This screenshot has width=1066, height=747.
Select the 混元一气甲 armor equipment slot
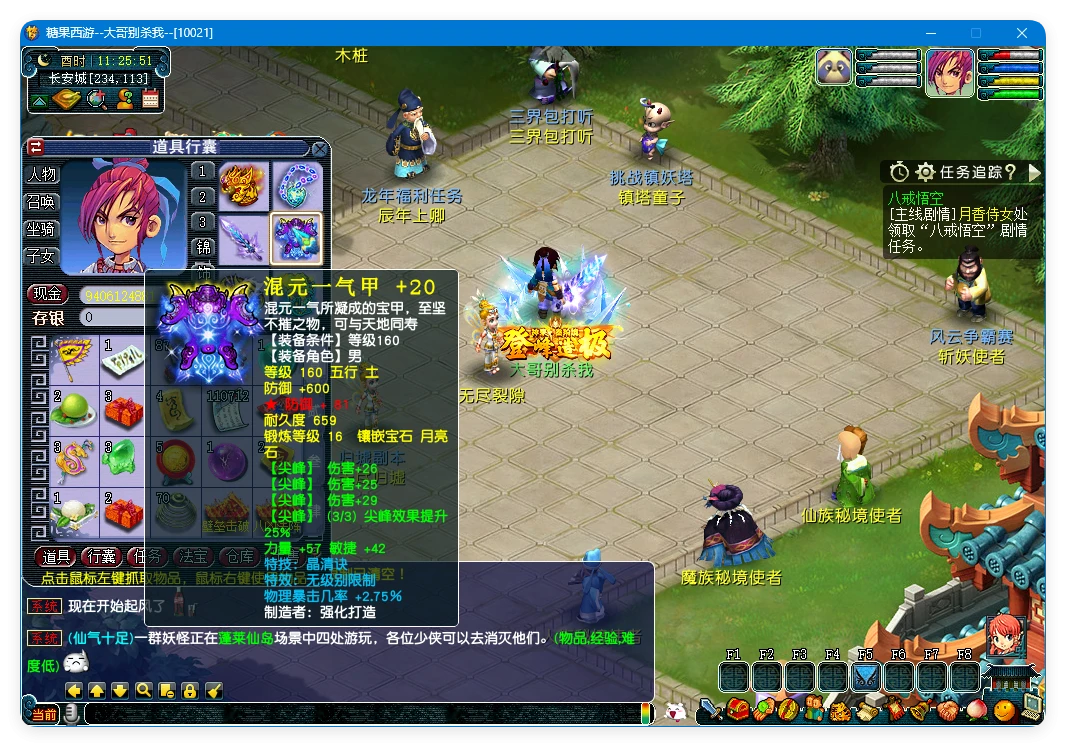click(x=296, y=239)
